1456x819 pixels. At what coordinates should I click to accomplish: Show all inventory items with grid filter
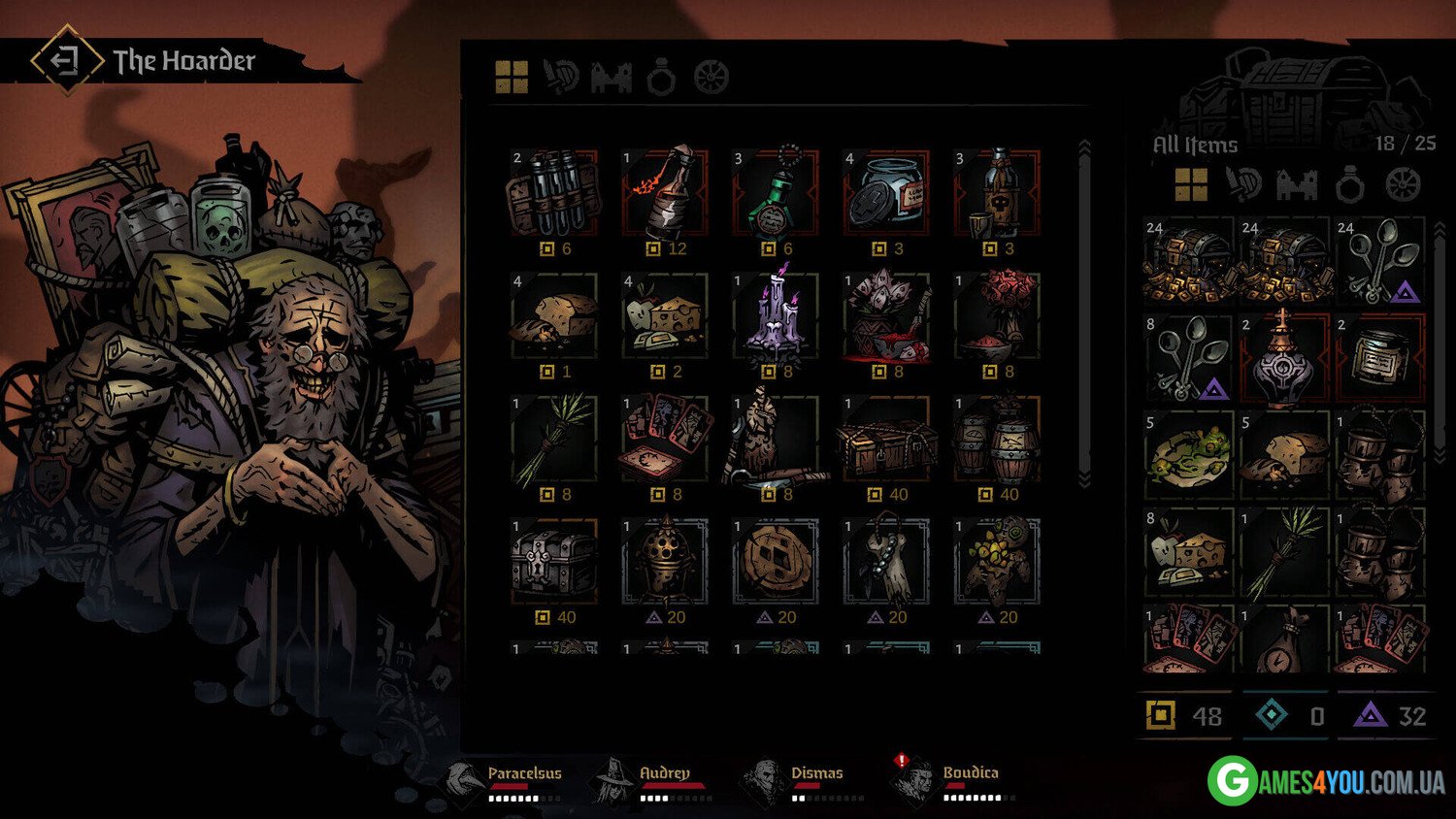(x=1191, y=183)
